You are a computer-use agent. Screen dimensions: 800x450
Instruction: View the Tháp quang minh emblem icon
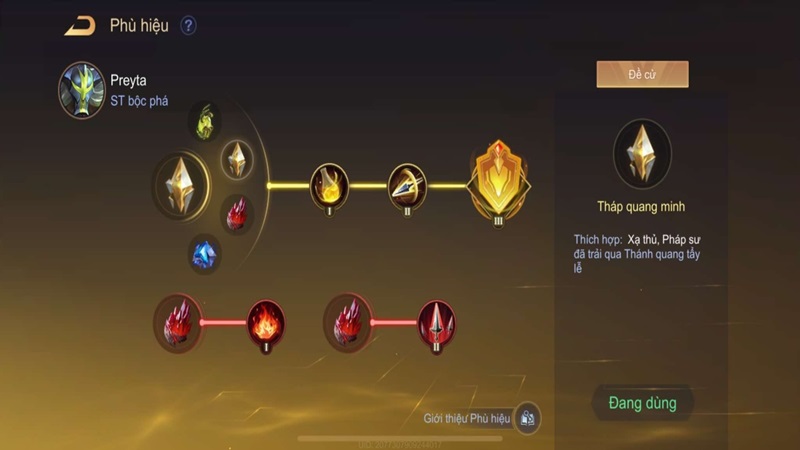[642, 155]
